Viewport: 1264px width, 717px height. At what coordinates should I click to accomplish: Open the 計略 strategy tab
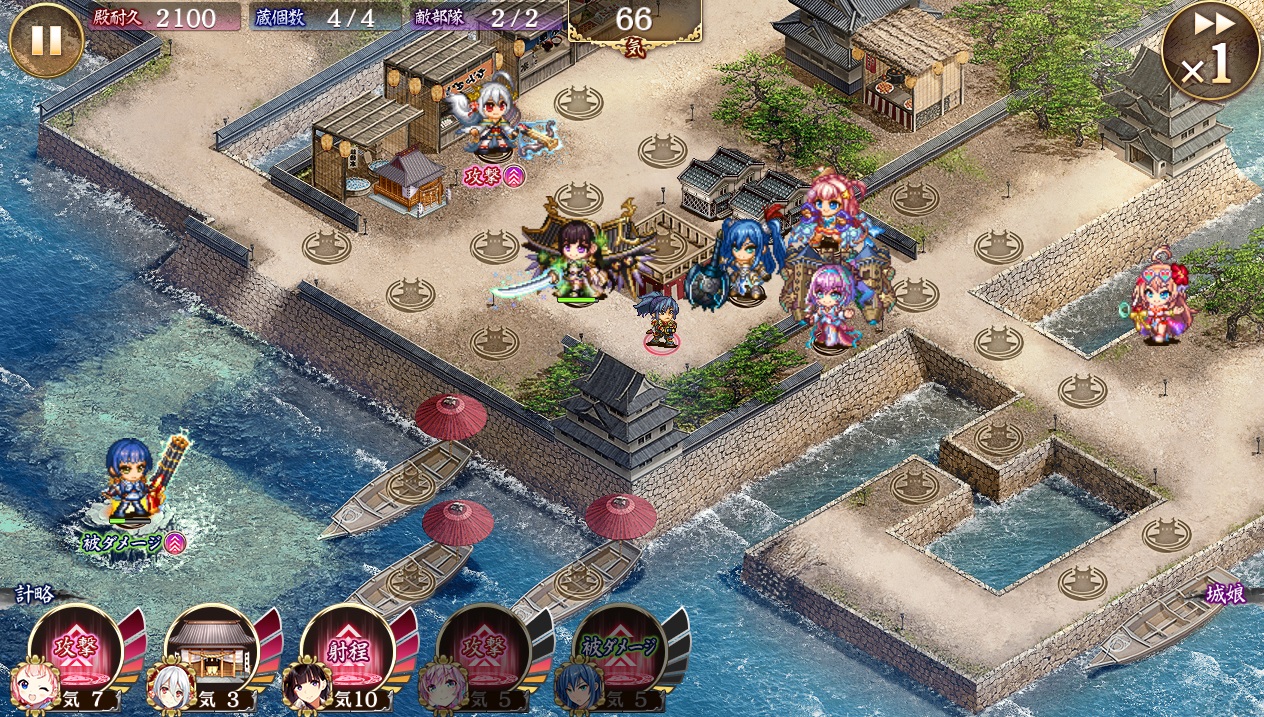click(34, 594)
